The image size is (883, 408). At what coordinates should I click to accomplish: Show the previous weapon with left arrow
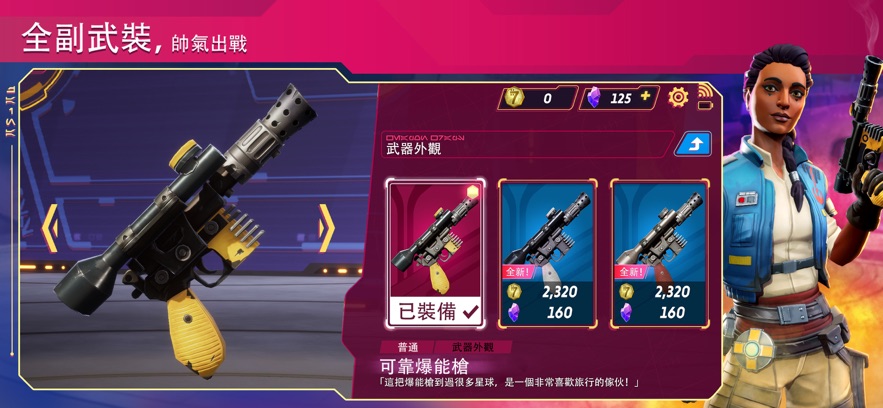[x=50, y=229]
